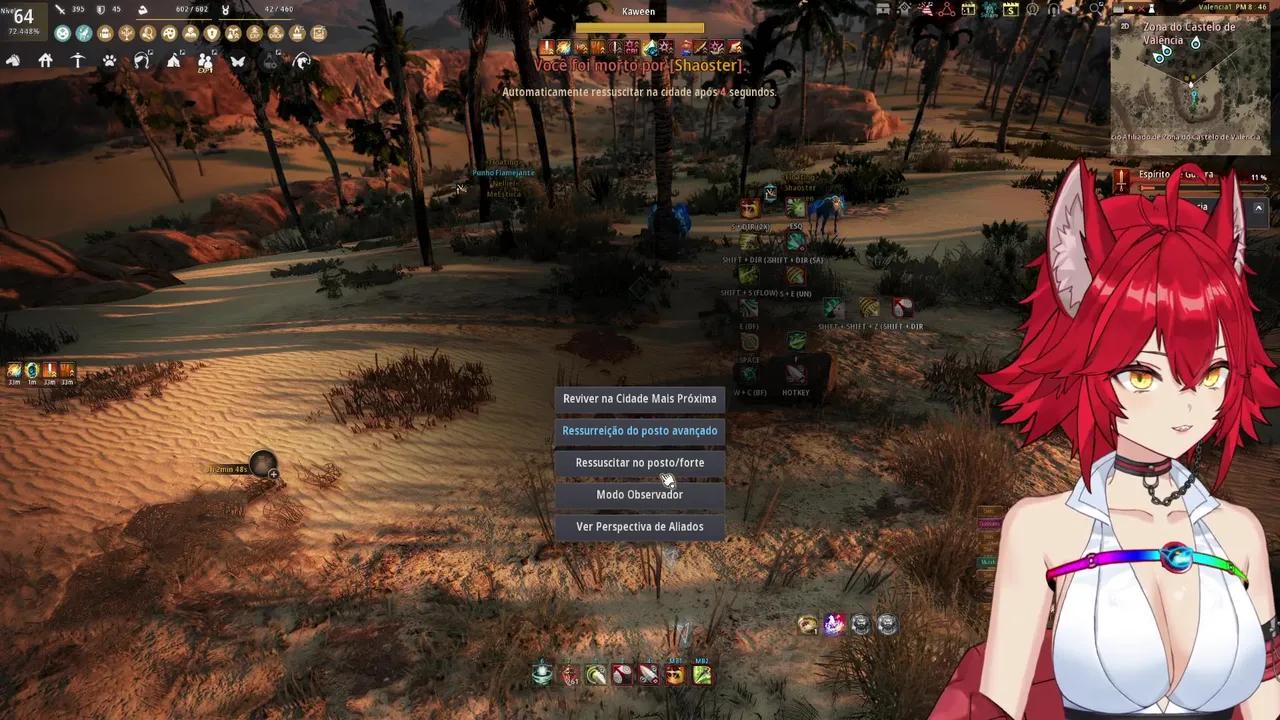
Task: Click Ressuscitar no posto/forte
Action: tap(639, 462)
